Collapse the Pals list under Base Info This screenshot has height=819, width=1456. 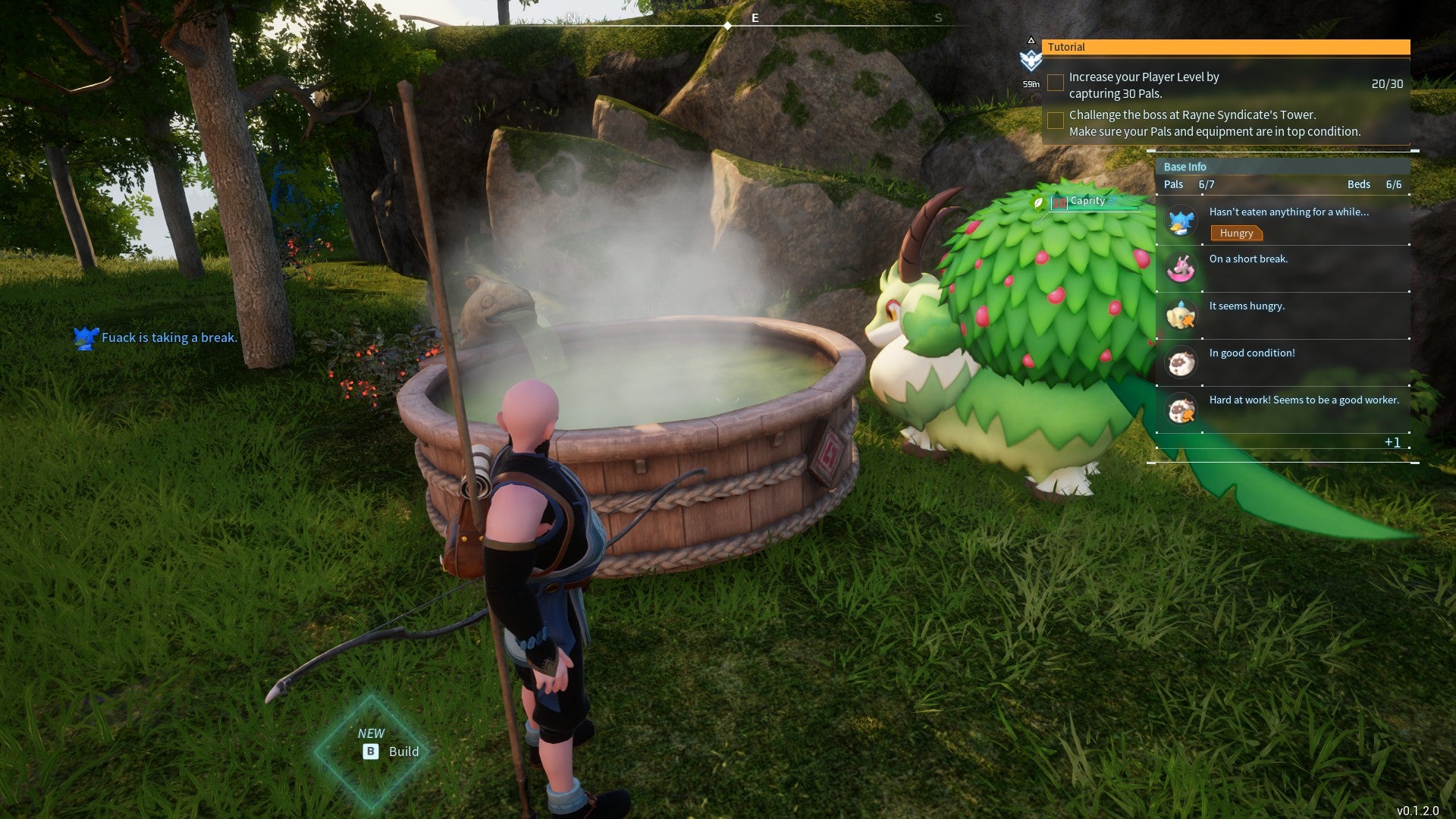tap(1172, 184)
